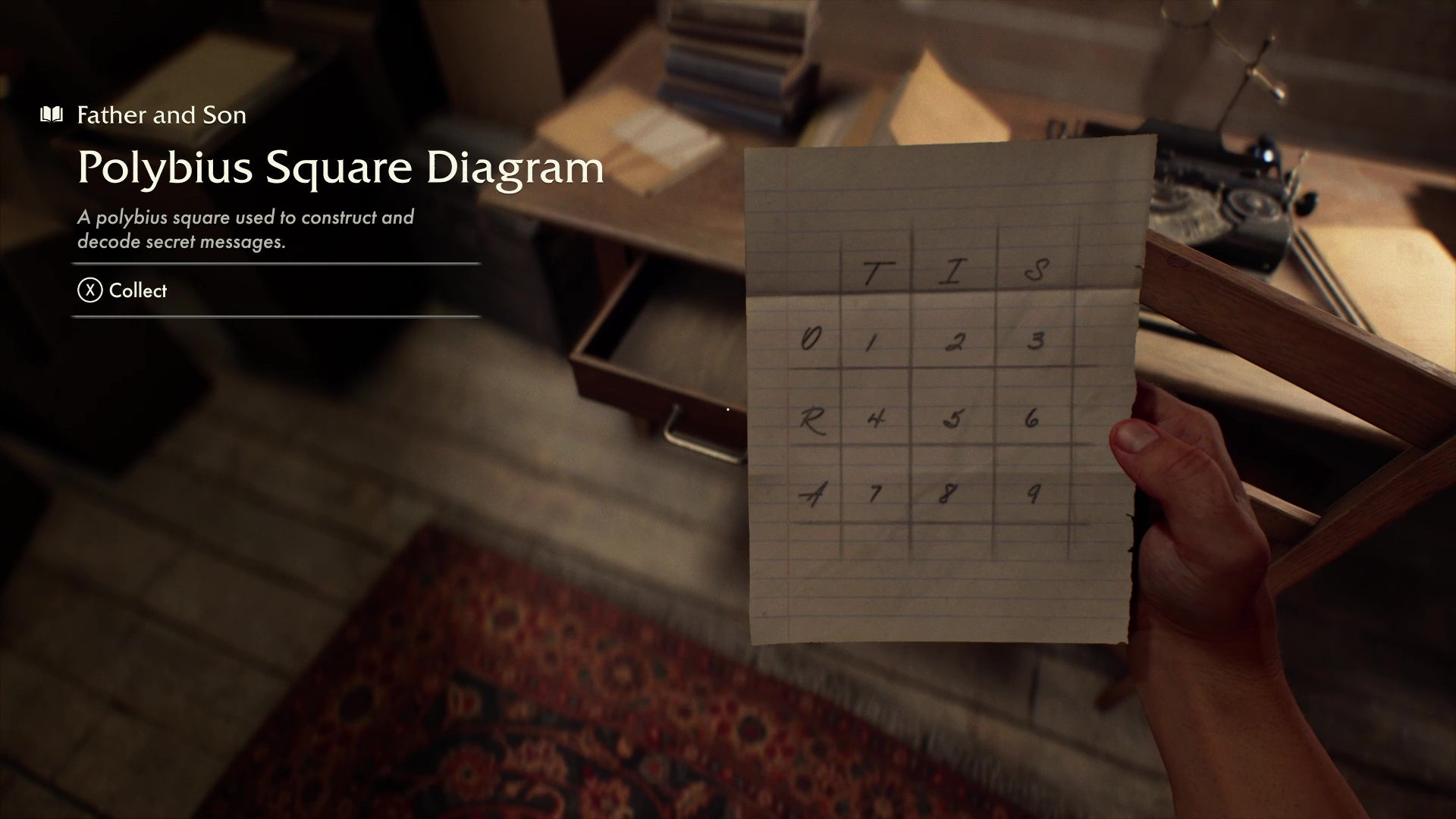Click the circled X button prompt
Viewport: 1456px width, 819px height.
click(87, 290)
